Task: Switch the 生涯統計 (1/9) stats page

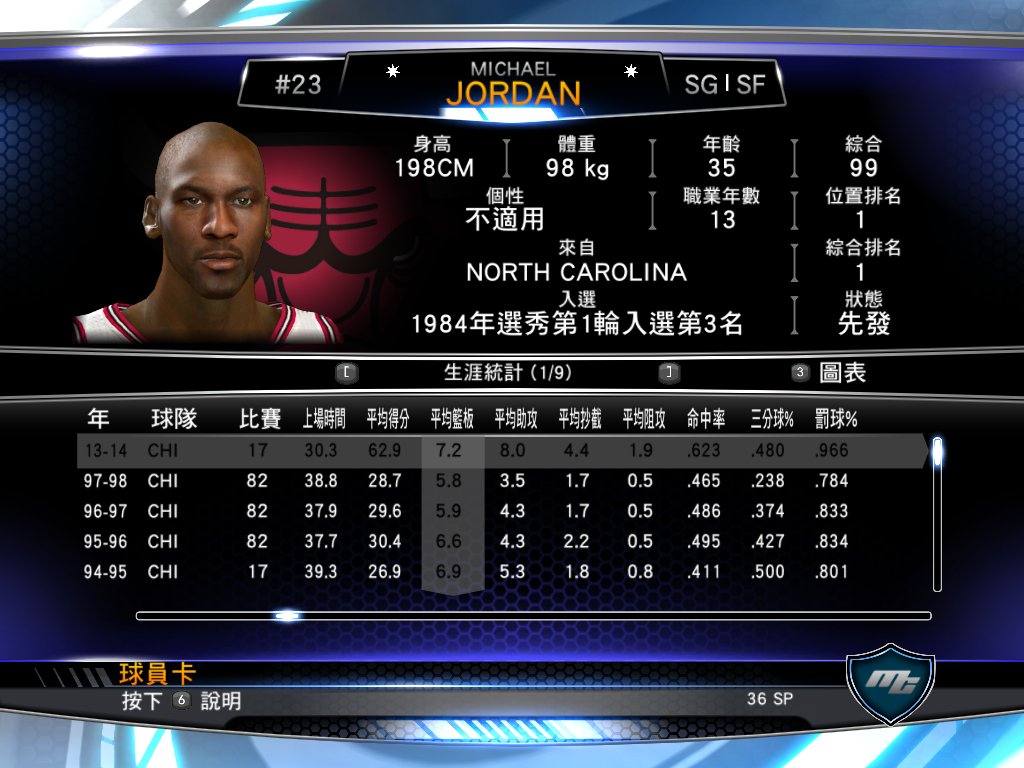Action: click(508, 373)
